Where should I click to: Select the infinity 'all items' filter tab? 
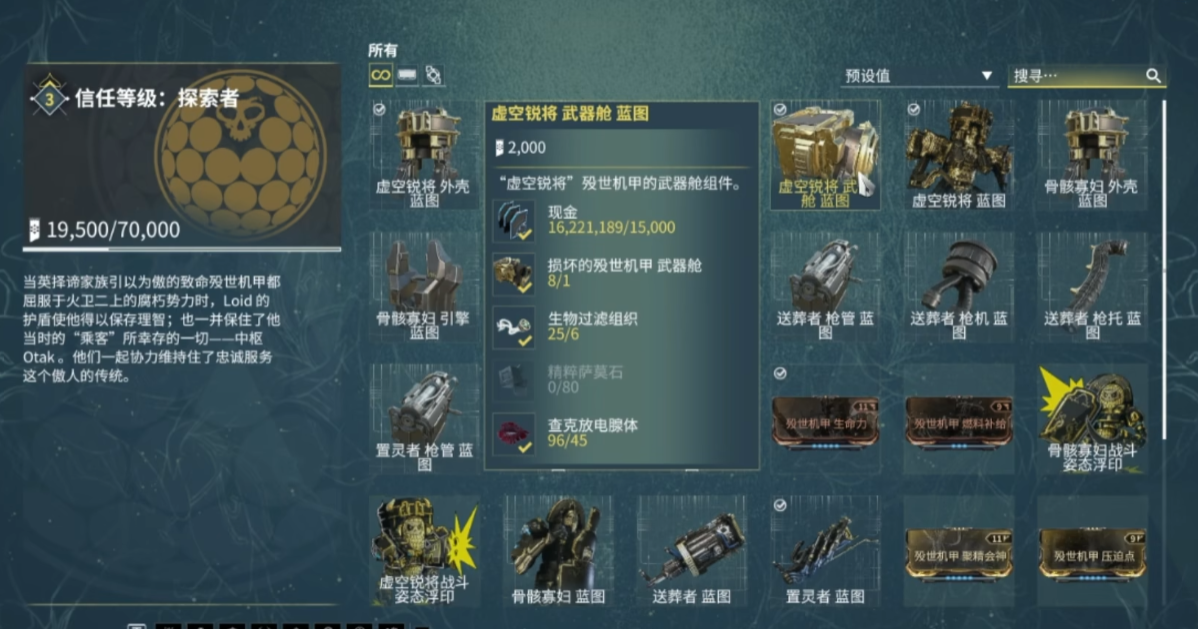point(380,75)
